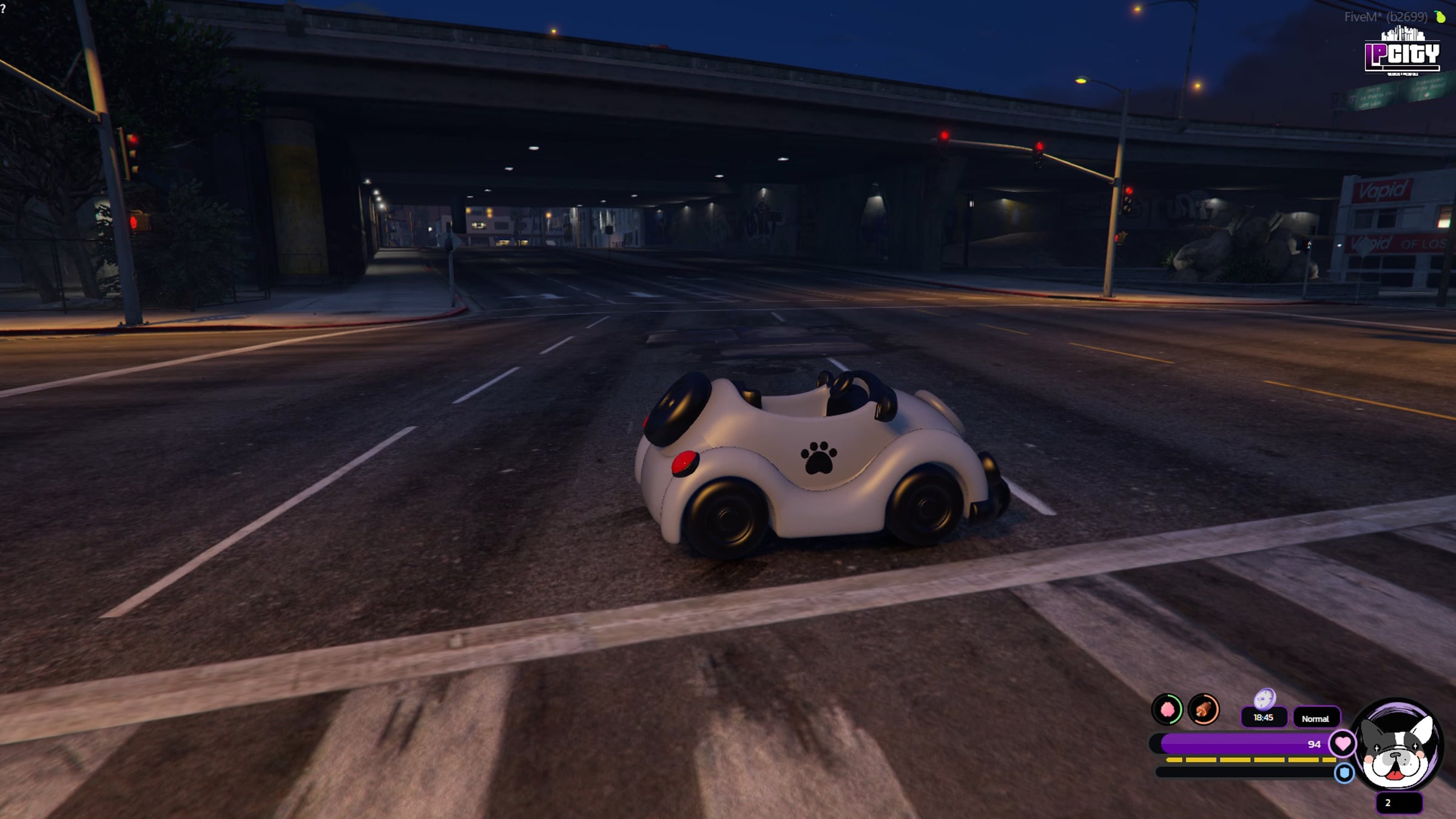Select the pink thirst status icon
Screen dimensions: 1456x819
(1167, 709)
